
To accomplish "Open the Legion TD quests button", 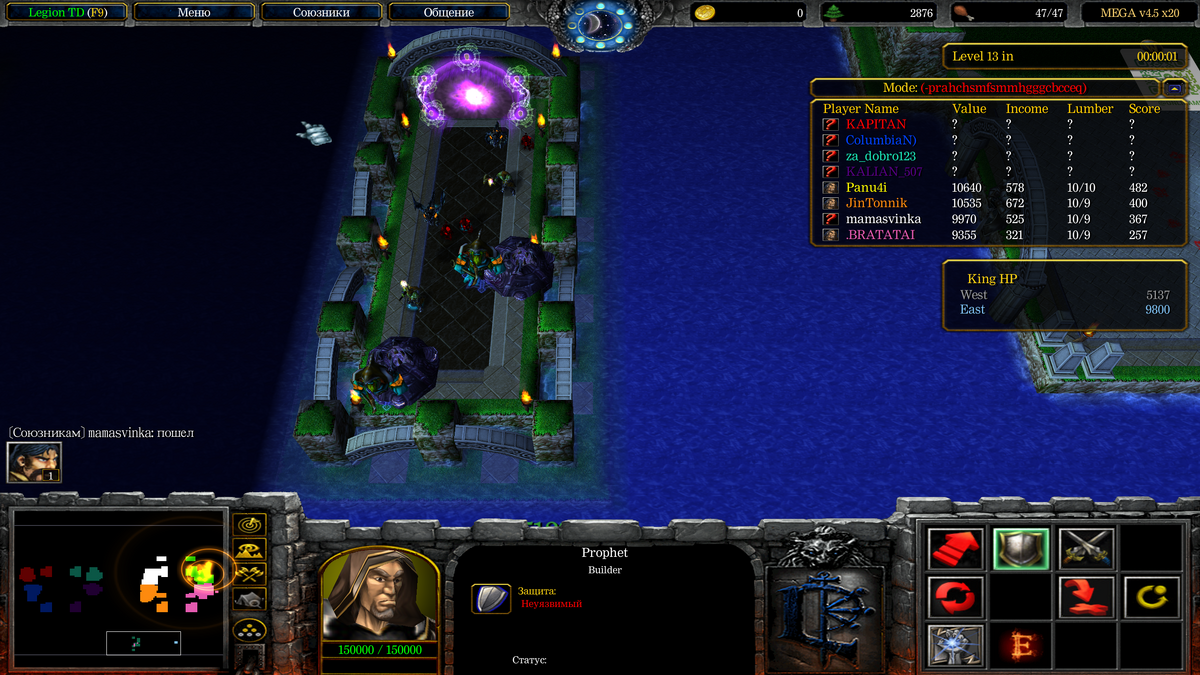I will click(x=65, y=13).
